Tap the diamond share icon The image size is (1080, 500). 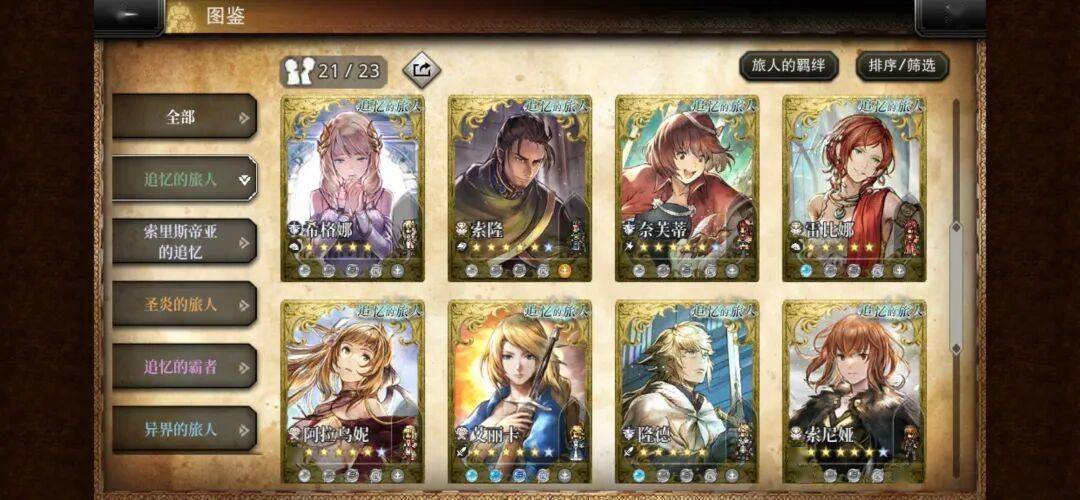tap(421, 70)
